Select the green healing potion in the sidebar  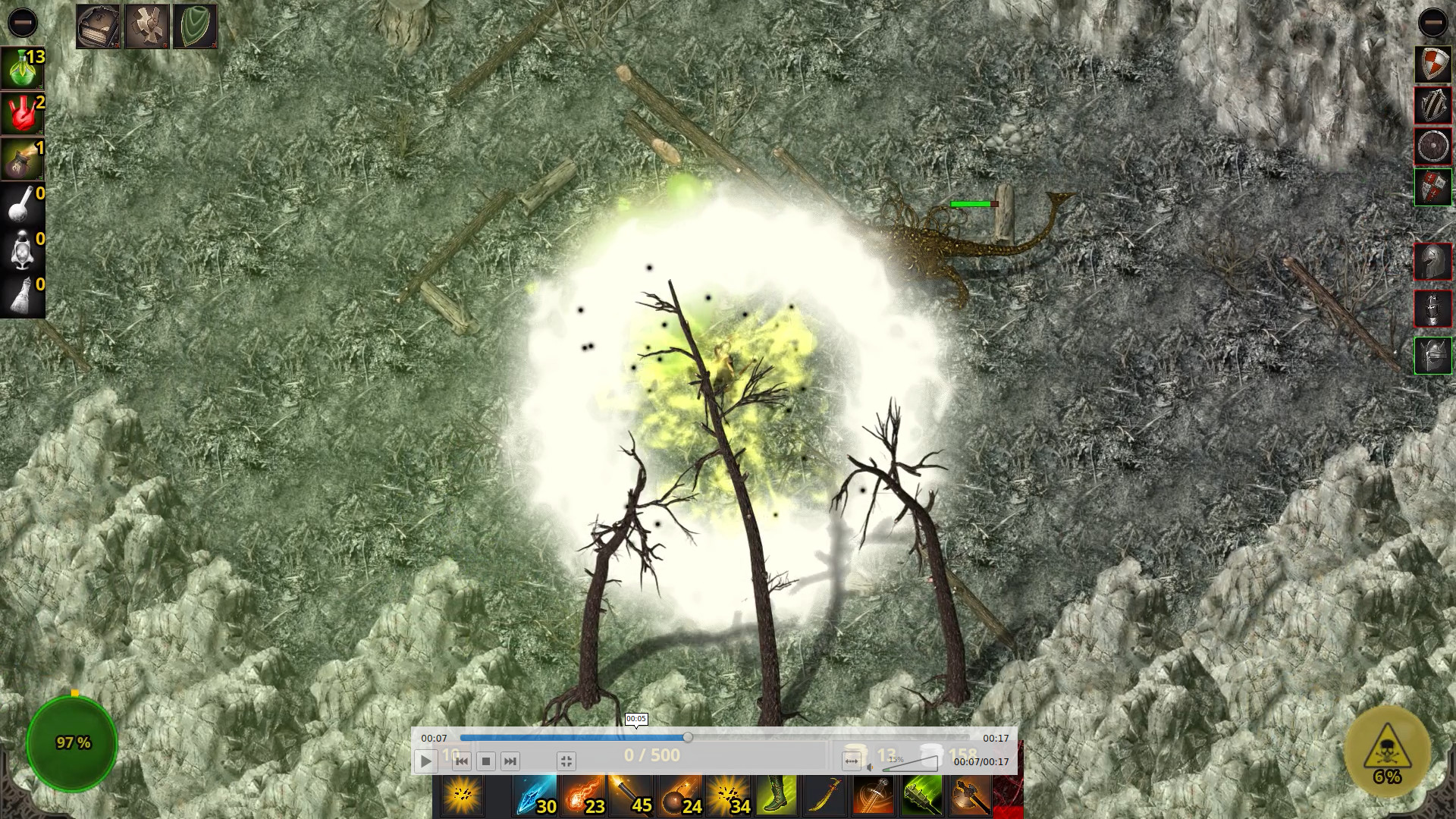[x=23, y=68]
